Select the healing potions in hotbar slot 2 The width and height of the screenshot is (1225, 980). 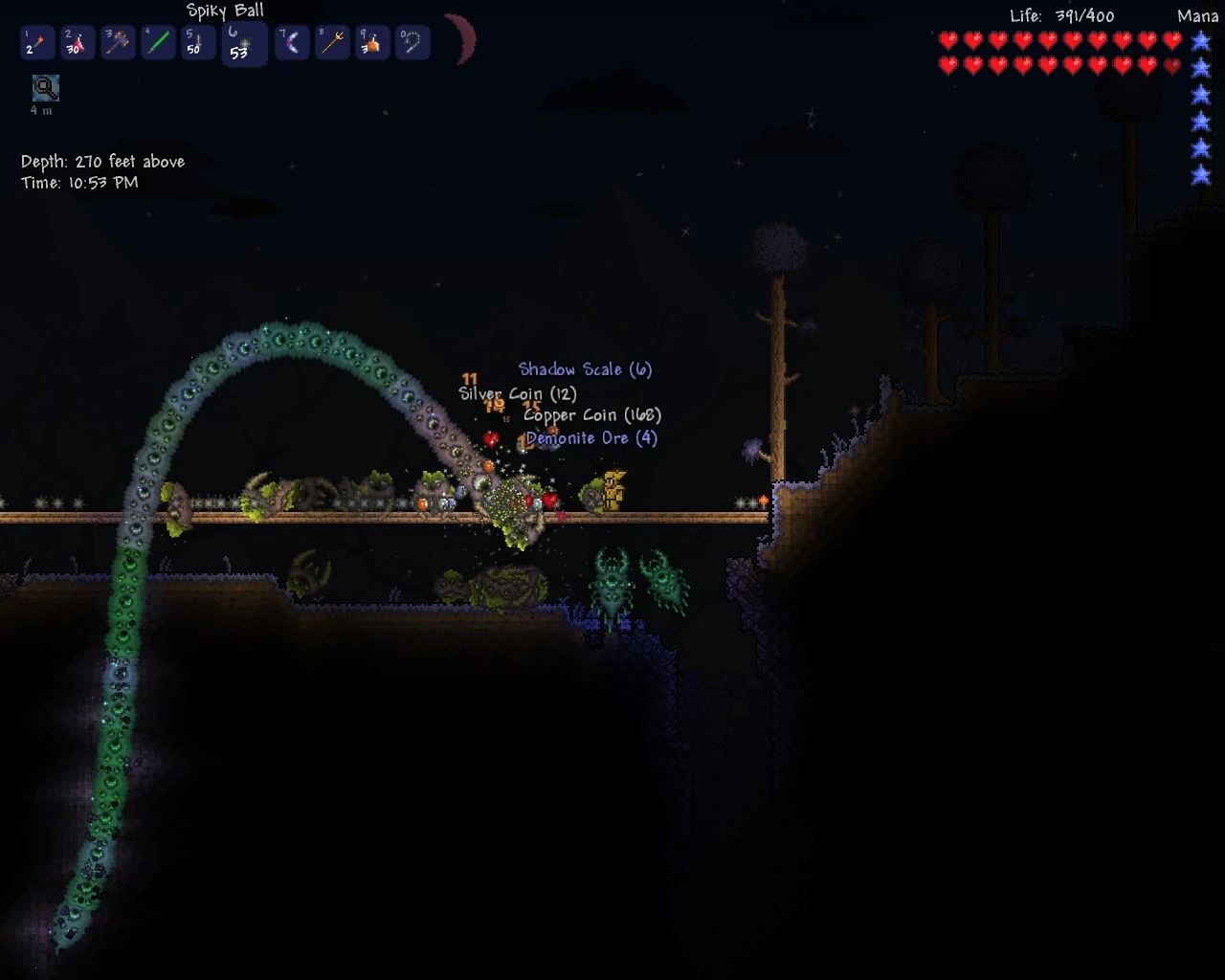coord(77,44)
